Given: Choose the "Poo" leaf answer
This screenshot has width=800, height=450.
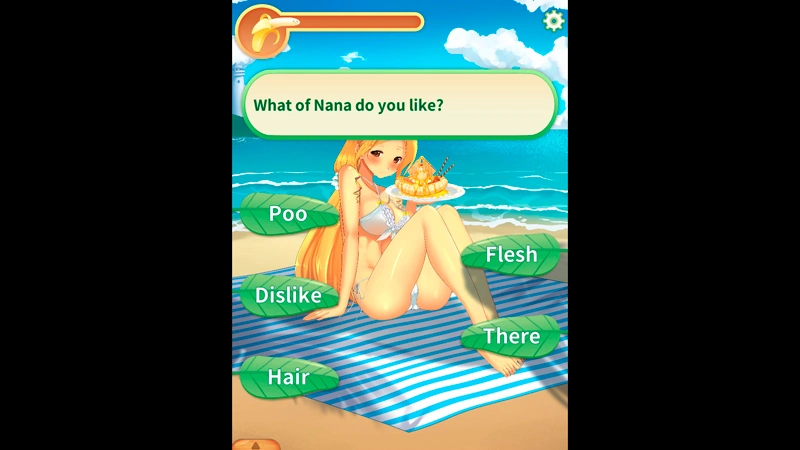Looking at the screenshot, I should coord(288,214).
